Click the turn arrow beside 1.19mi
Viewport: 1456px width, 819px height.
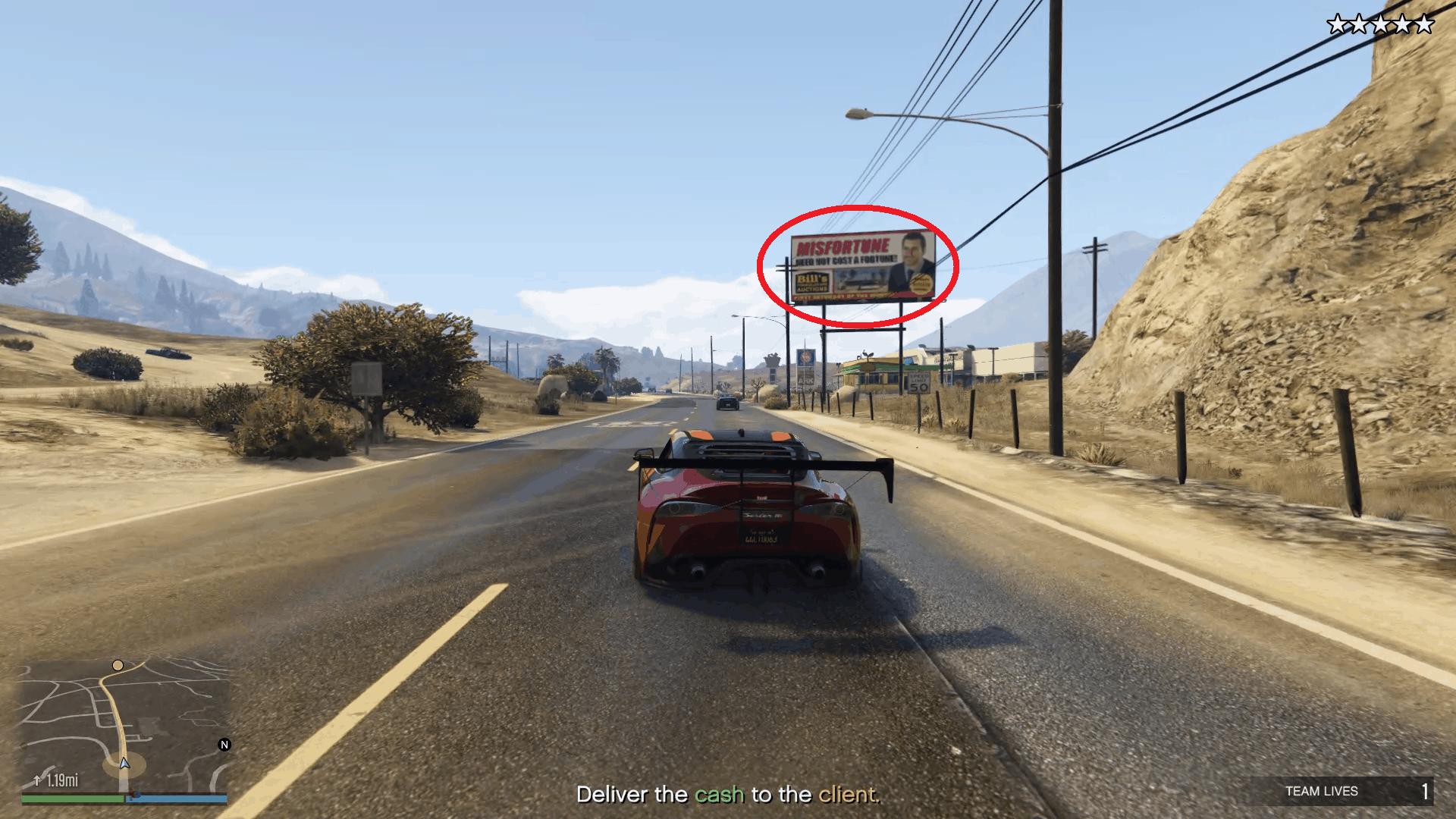[37, 780]
